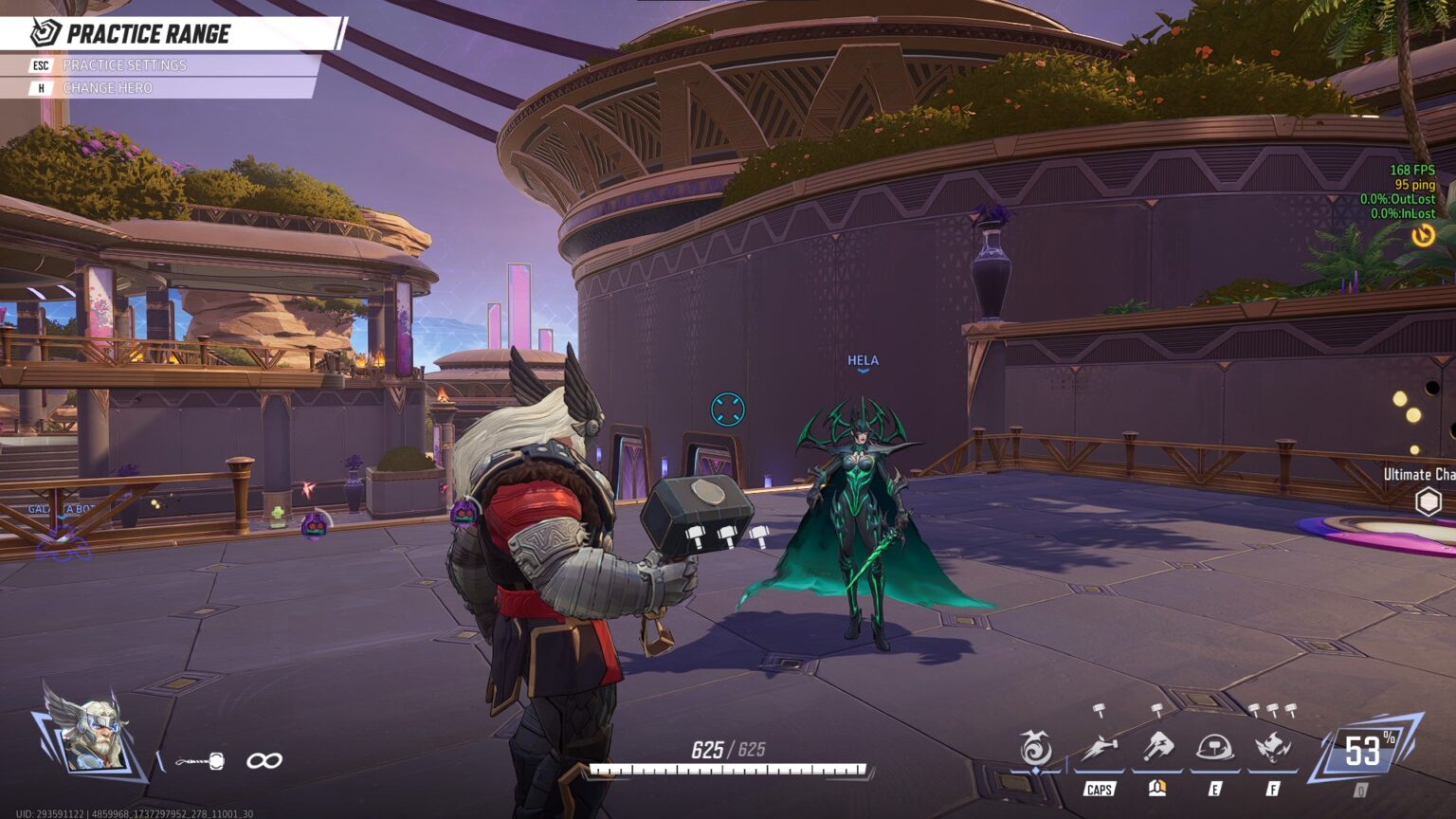Activate the lightning face ability icon

[x=1272, y=749]
